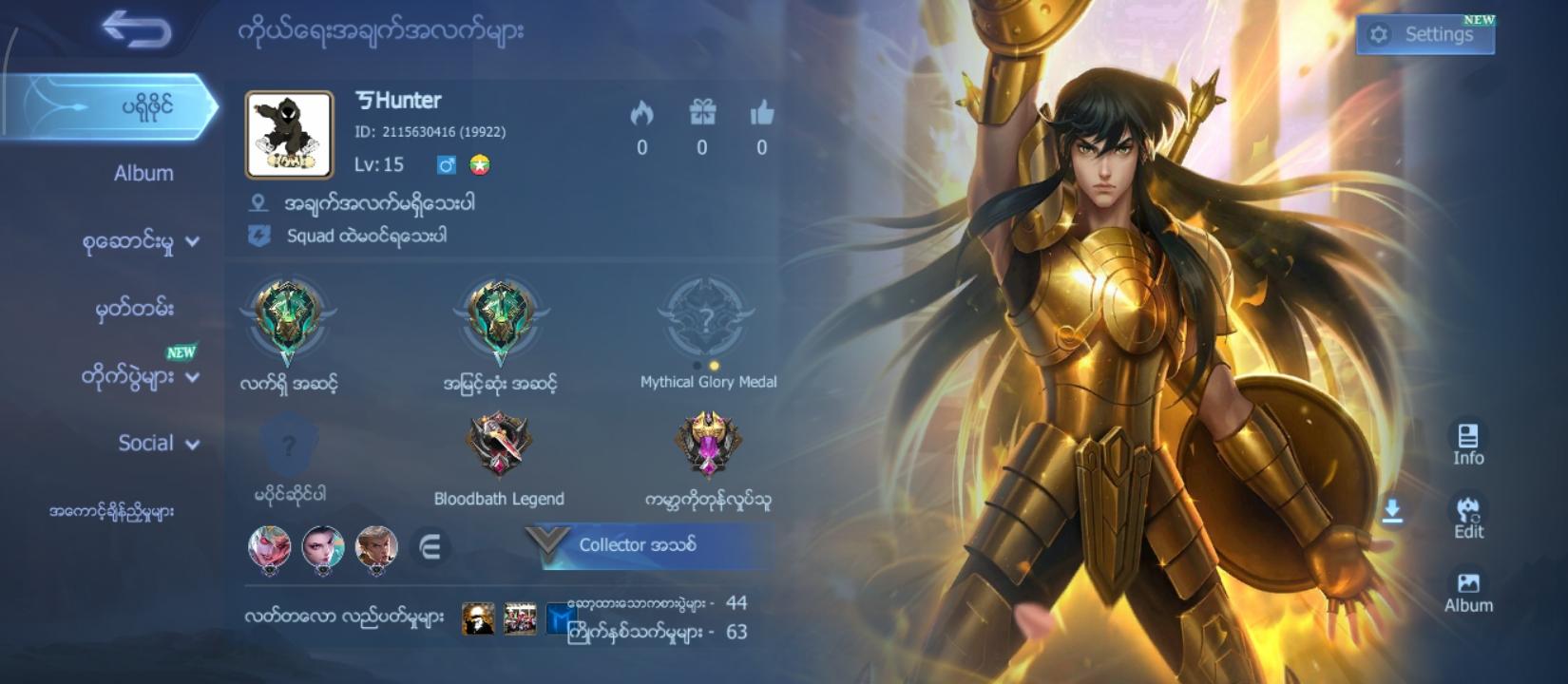Click the Myanmar flag badge next to the level

(477, 163)
